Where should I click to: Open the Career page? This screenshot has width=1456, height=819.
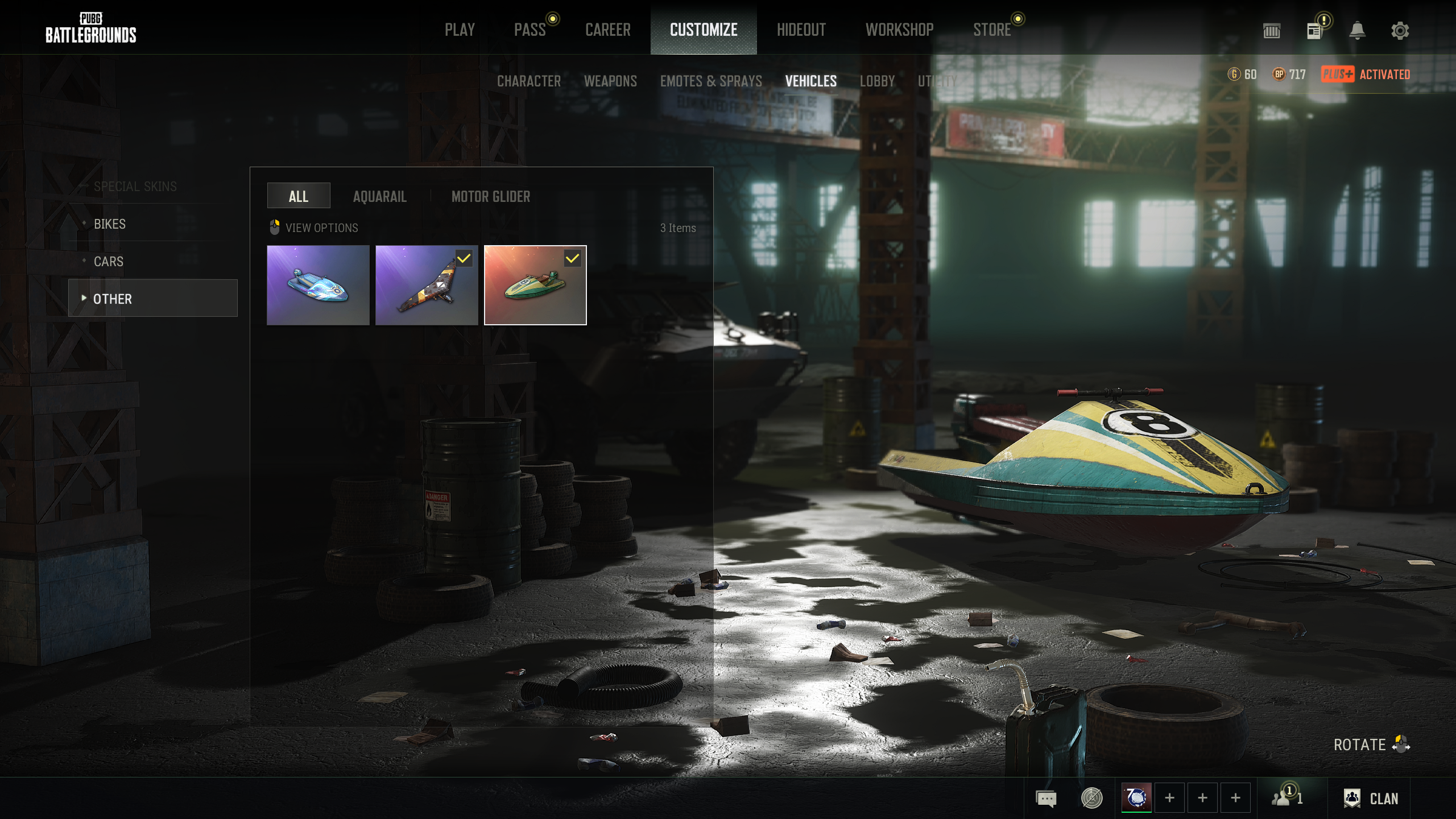click(x=607, y=30)
